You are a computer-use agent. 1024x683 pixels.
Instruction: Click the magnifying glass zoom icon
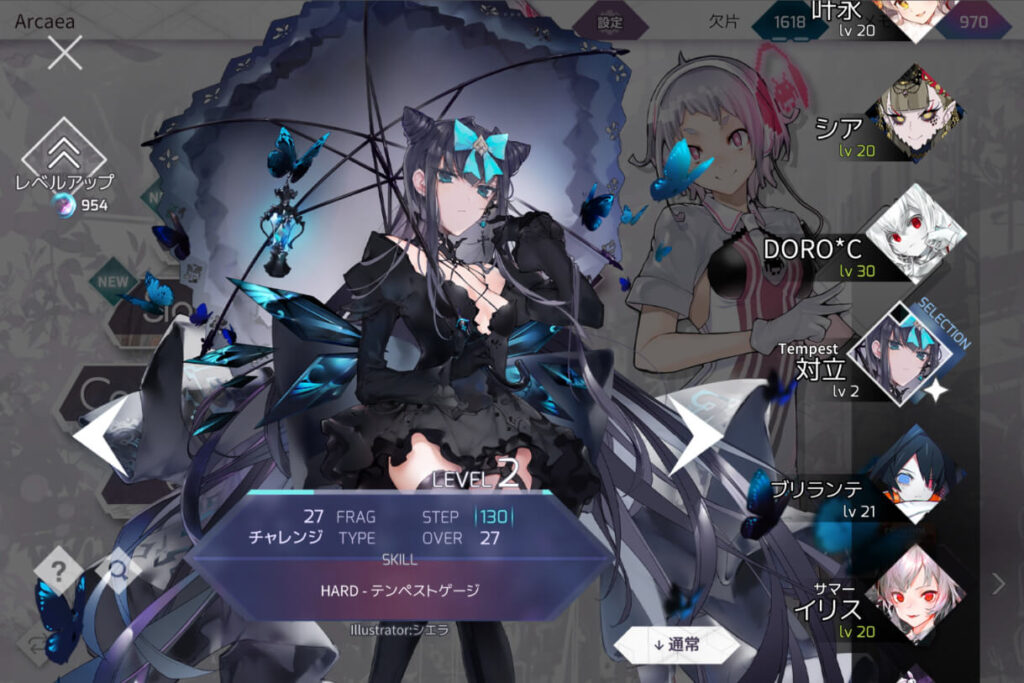pyautogui.click(x=118, y=570)
